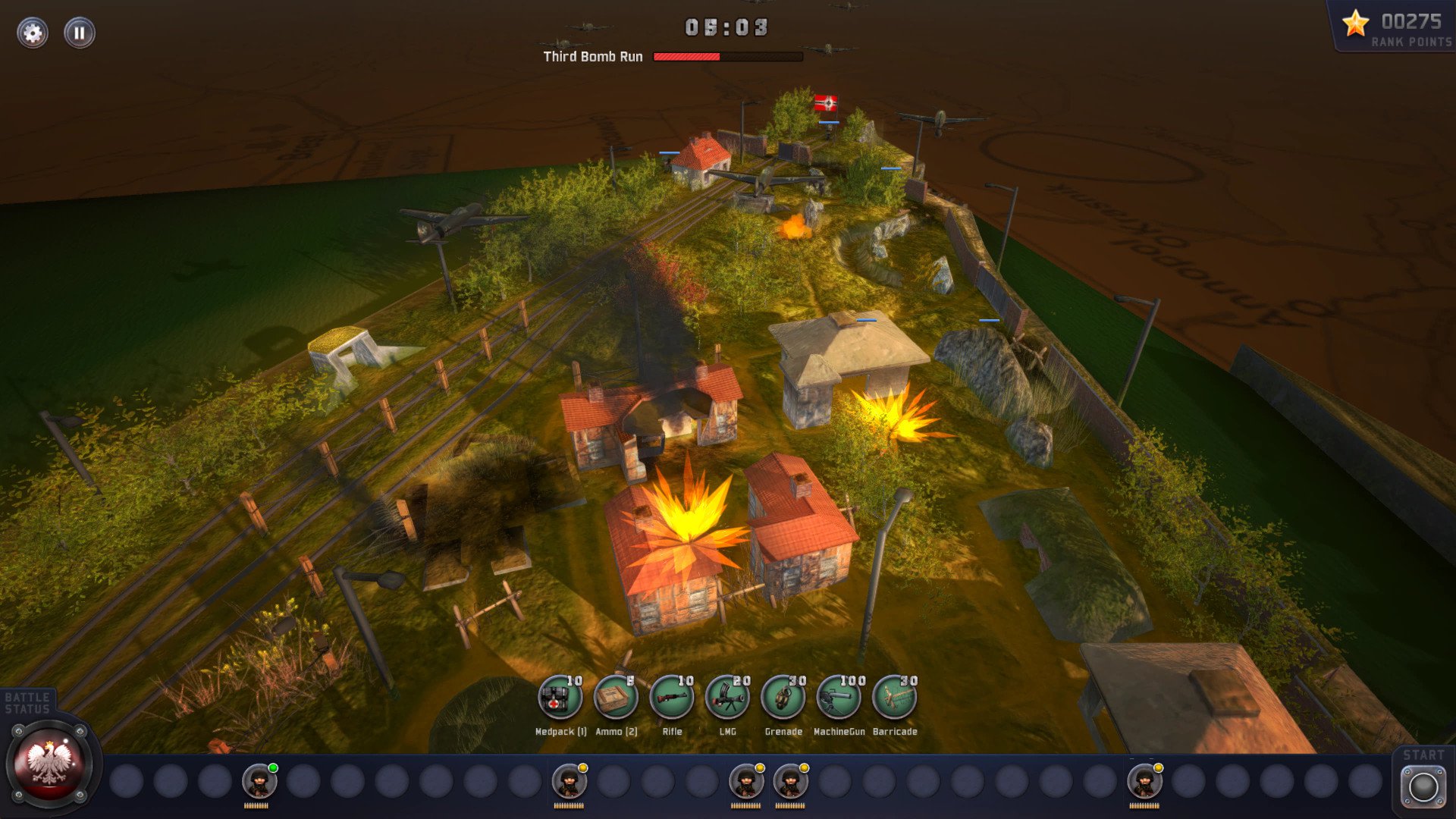Select the Medpack item
The height and width of the screenshot is (819, 1456).
[560, 698]
